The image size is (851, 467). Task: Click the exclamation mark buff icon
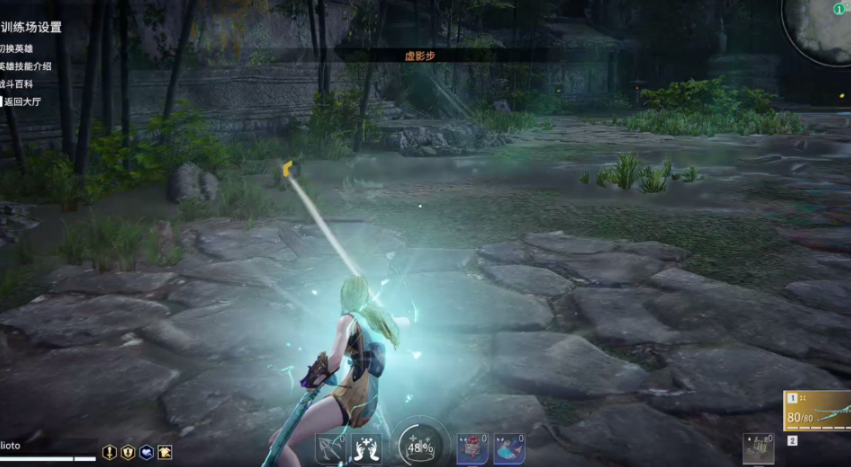pos(110,452)
